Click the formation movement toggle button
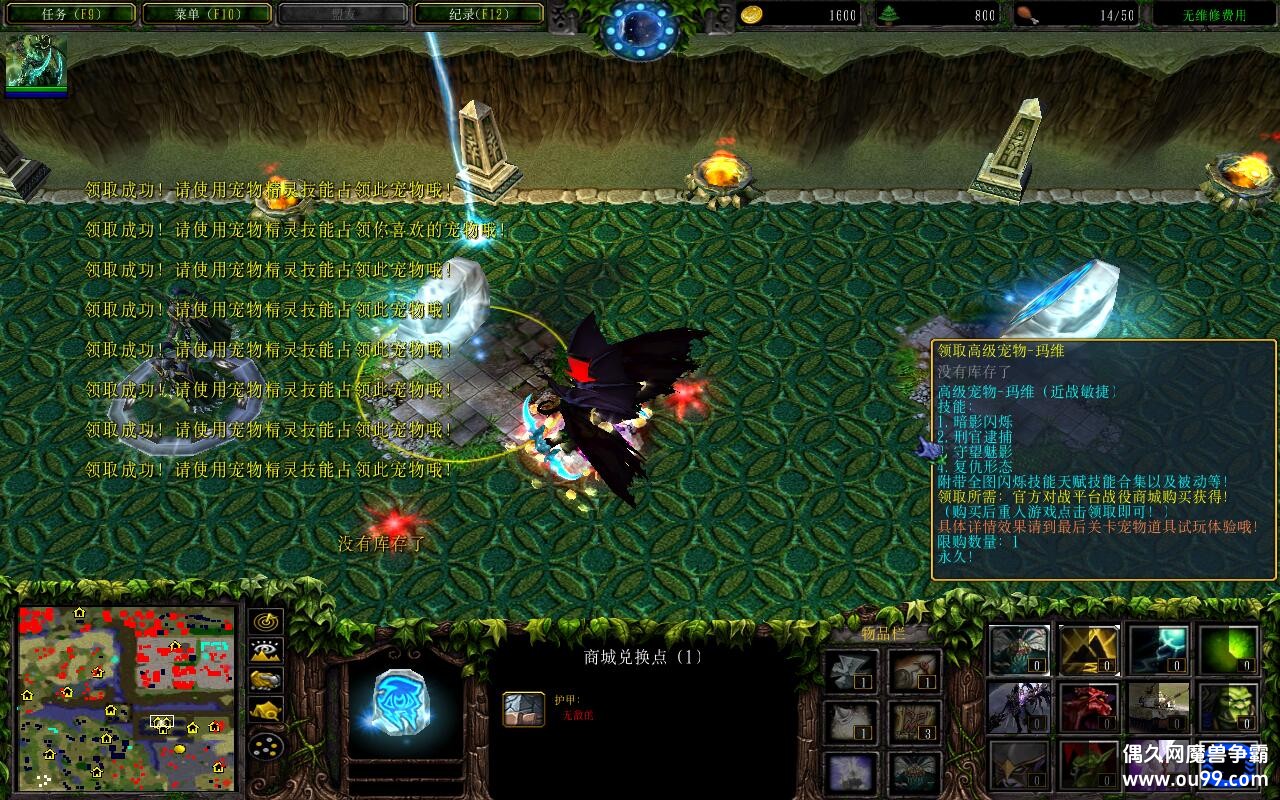The width and height of the screenshot is (1280, 800). click(266, 745)
